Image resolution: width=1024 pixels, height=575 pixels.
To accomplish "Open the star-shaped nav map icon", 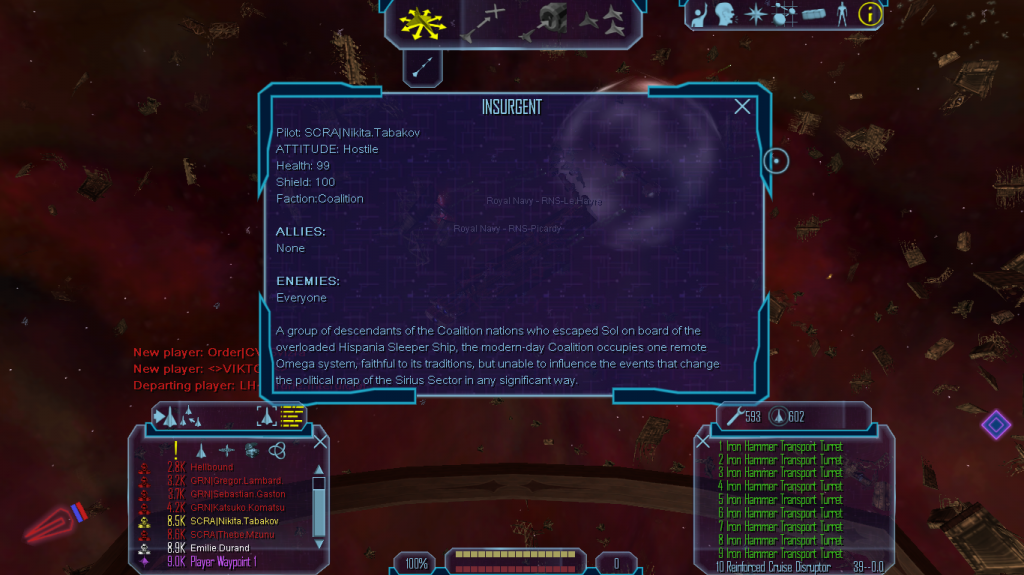I will coord(756,14).
